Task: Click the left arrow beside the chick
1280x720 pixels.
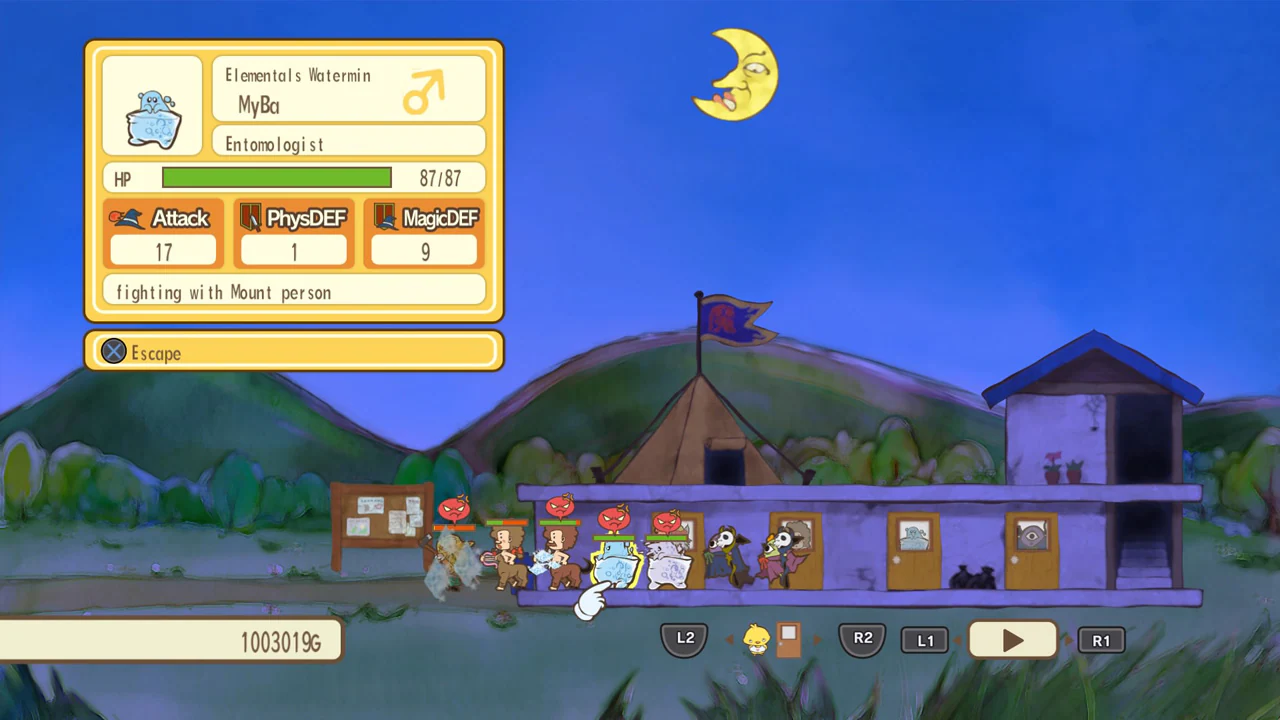Action: pyautogui.click(x=731, y=640)
